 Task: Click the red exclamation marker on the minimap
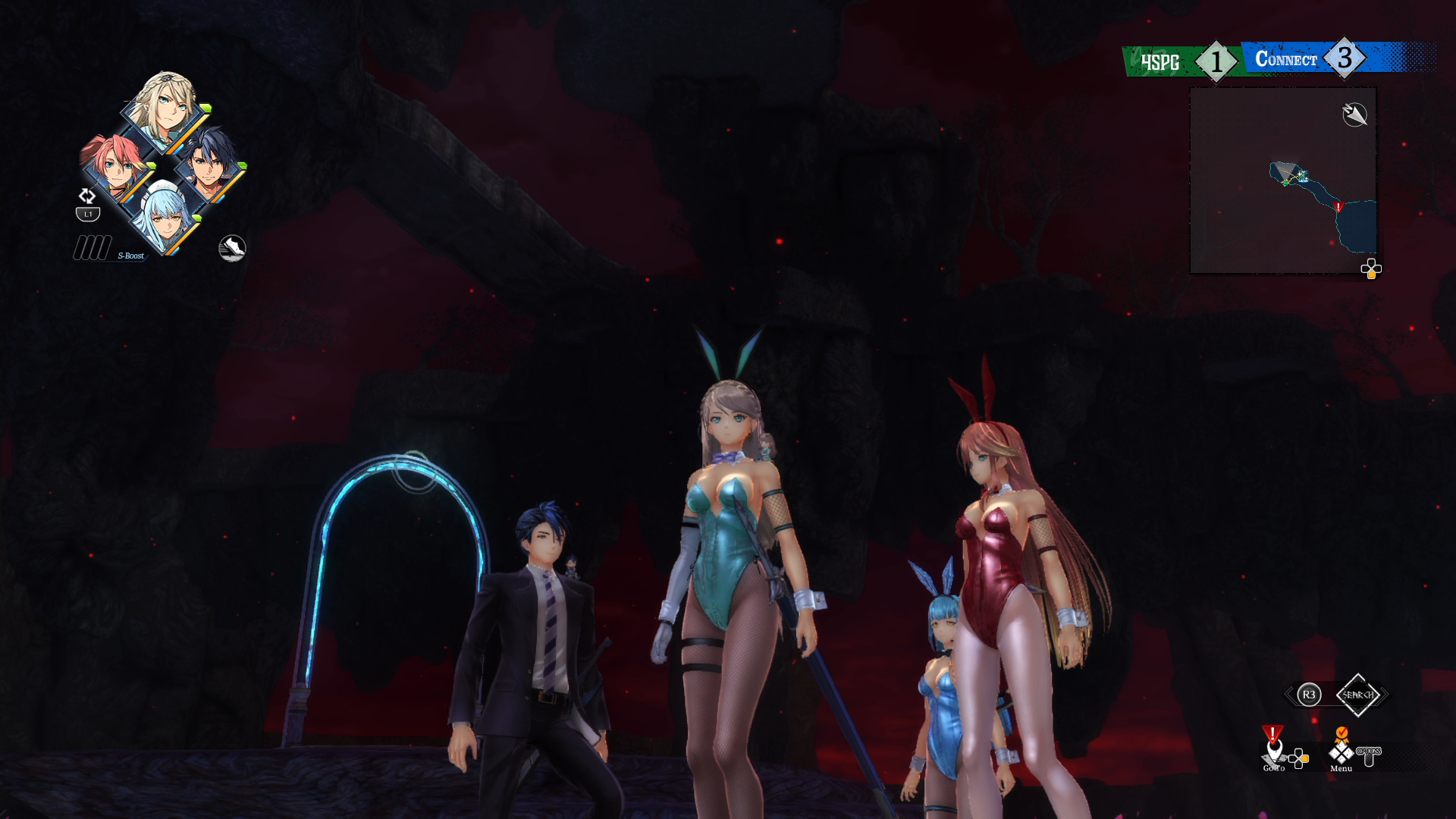pos(1339,205)
